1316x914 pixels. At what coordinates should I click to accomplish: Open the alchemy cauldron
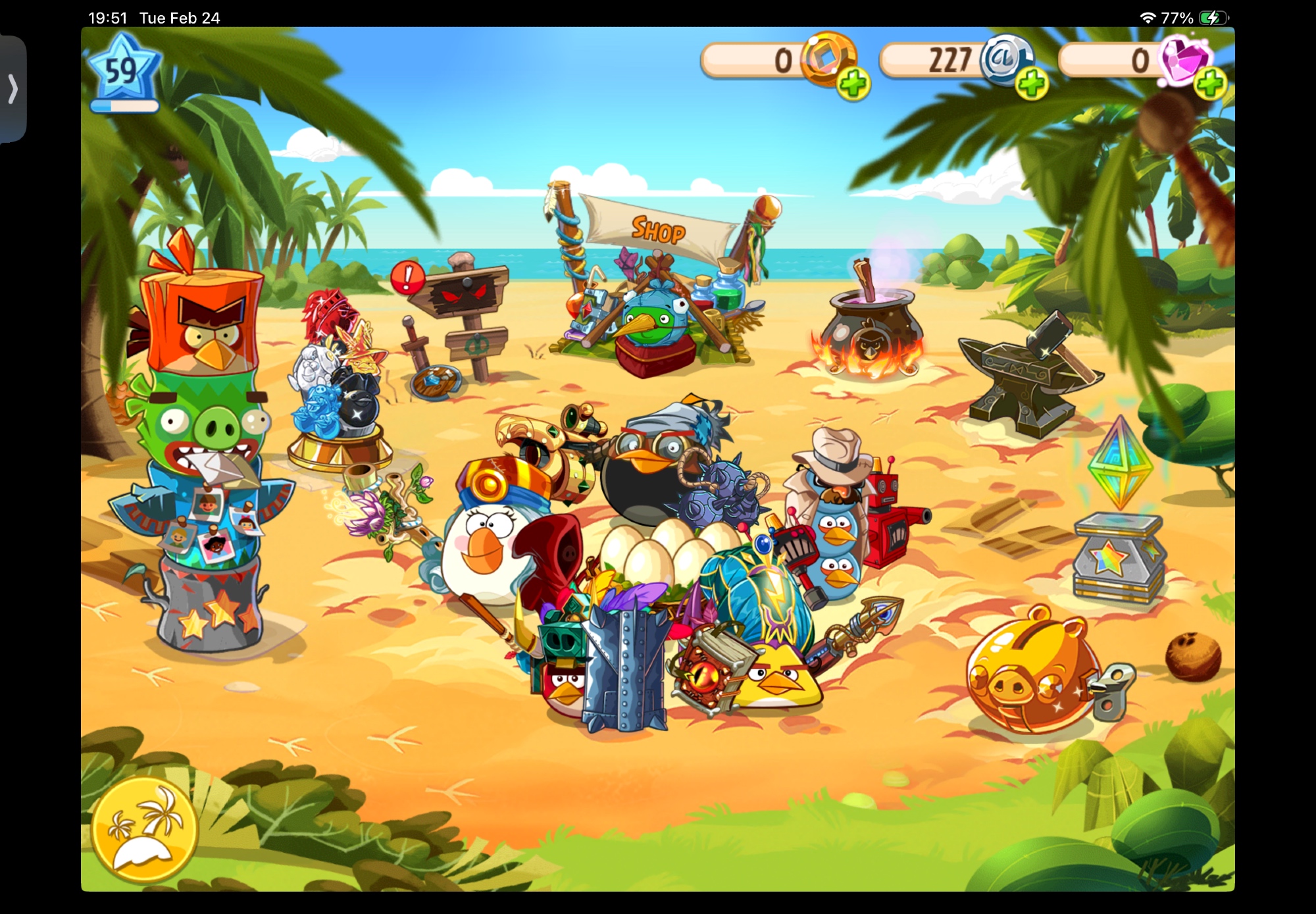coord(867,329)
